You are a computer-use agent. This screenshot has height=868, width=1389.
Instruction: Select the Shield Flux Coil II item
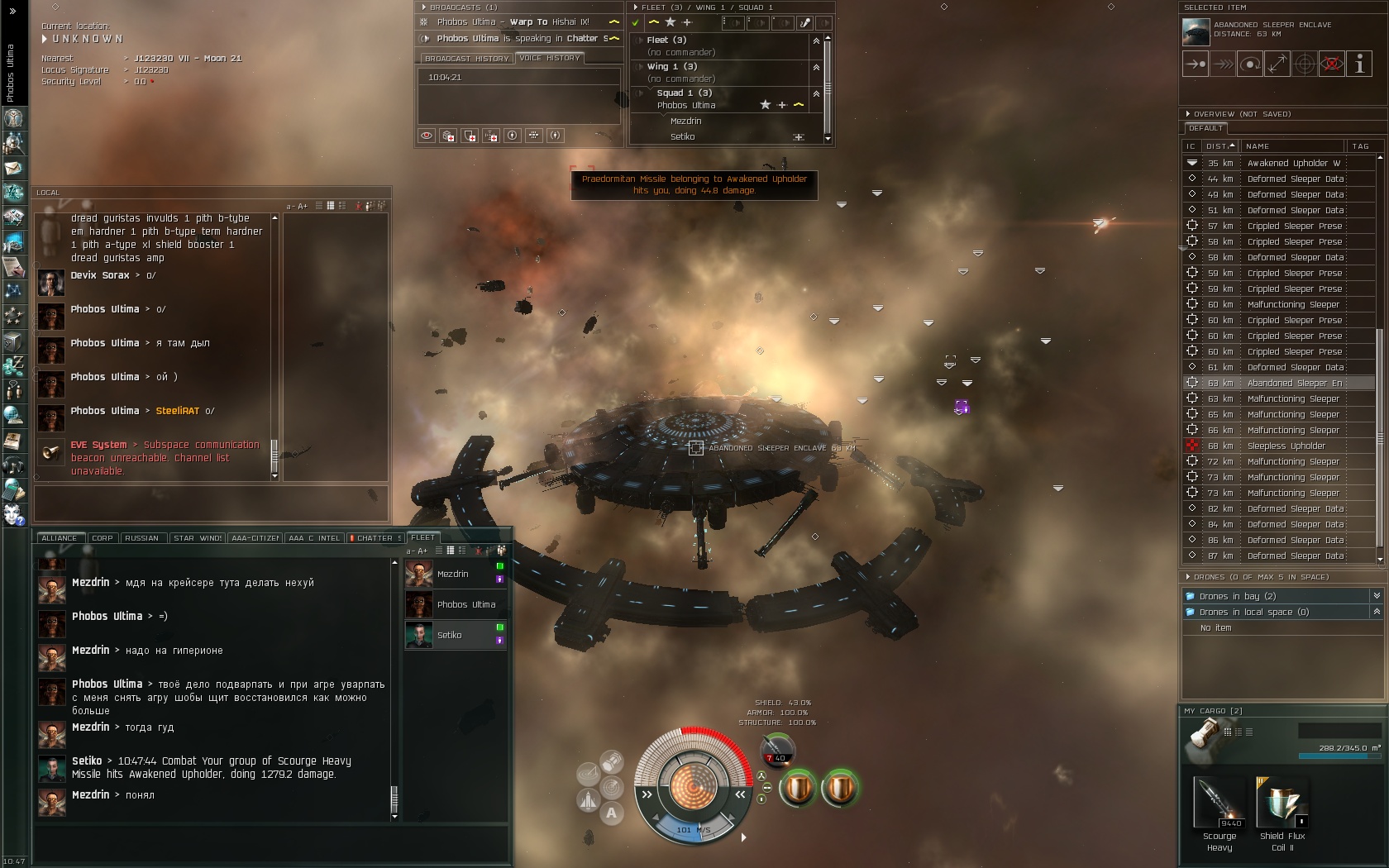click(1282, 804)
